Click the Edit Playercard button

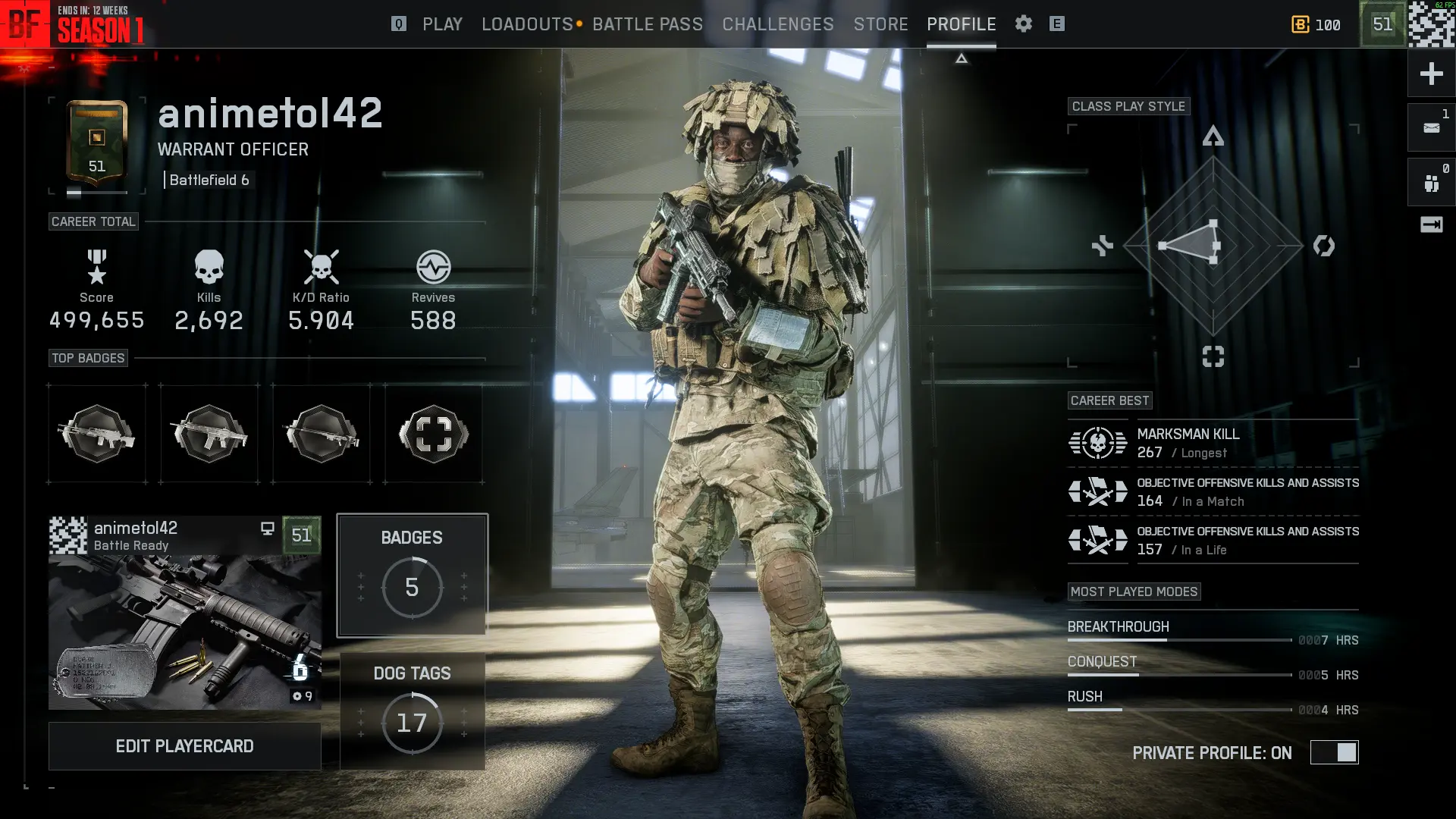click(184, 746)
